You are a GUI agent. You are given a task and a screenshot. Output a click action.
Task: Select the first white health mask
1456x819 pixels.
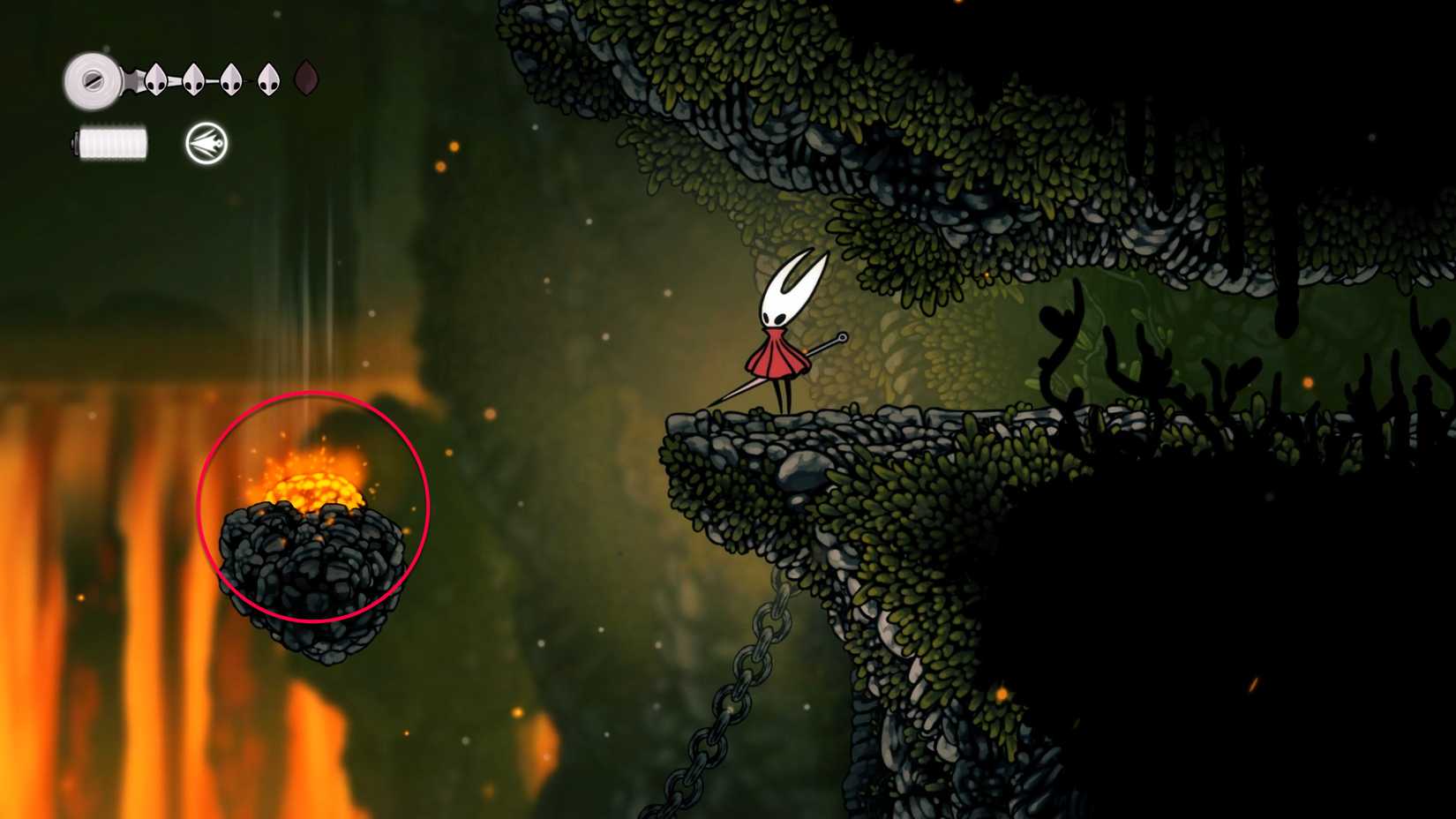click(x=156, y=79)
